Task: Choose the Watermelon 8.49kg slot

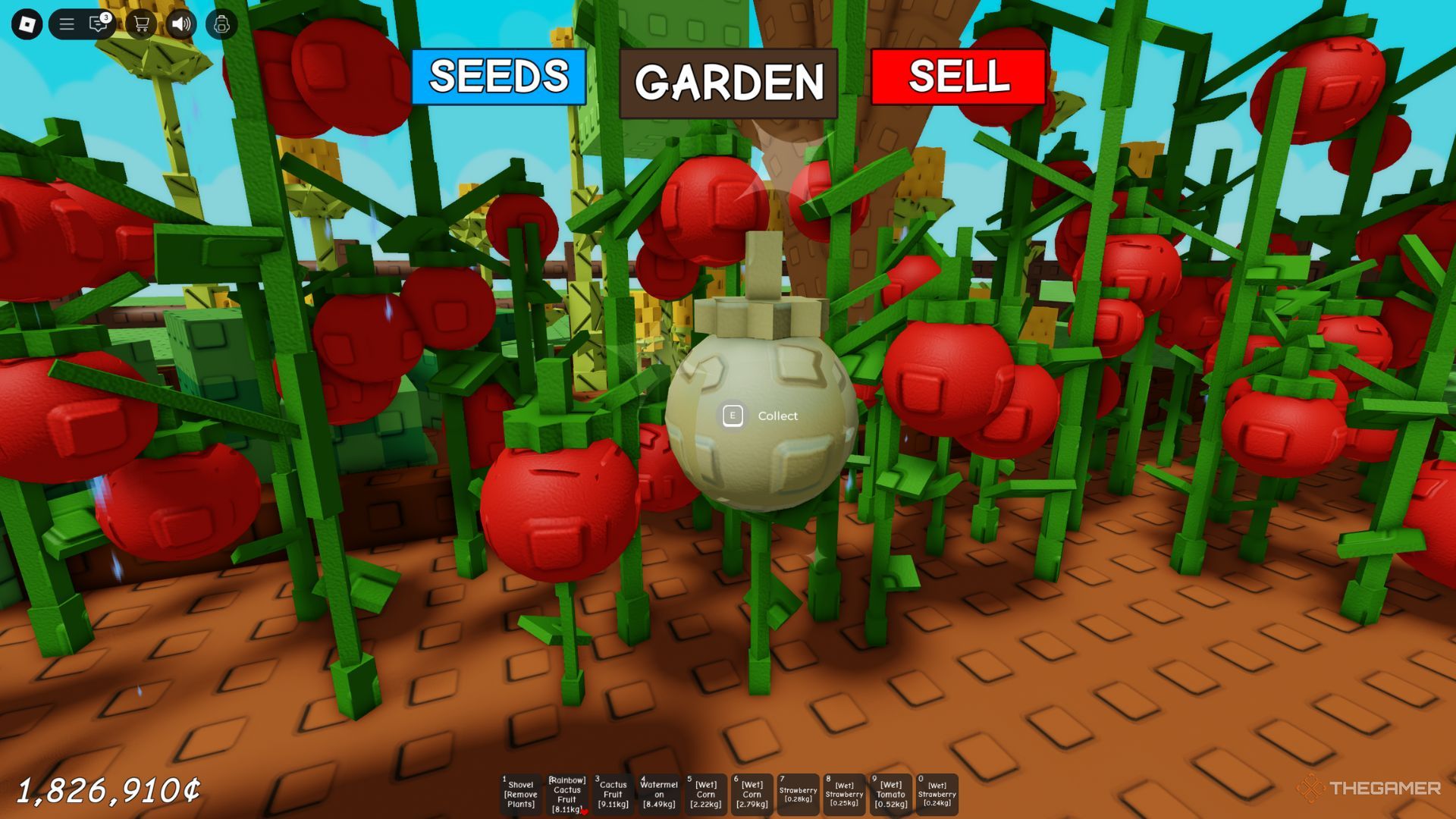Action: pos(659,794)
